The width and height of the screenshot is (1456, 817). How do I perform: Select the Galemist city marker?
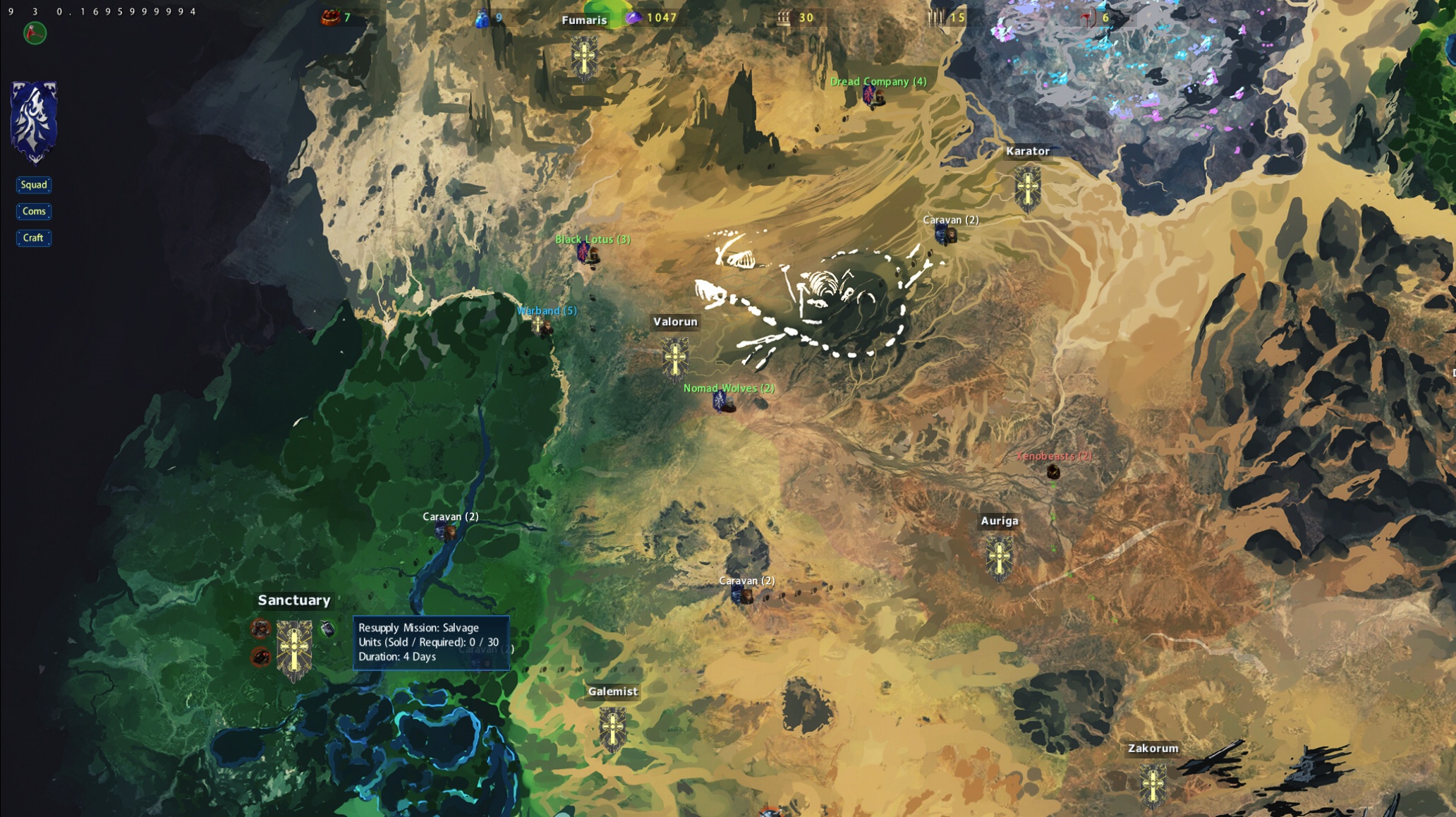click(x=612, y=728)
